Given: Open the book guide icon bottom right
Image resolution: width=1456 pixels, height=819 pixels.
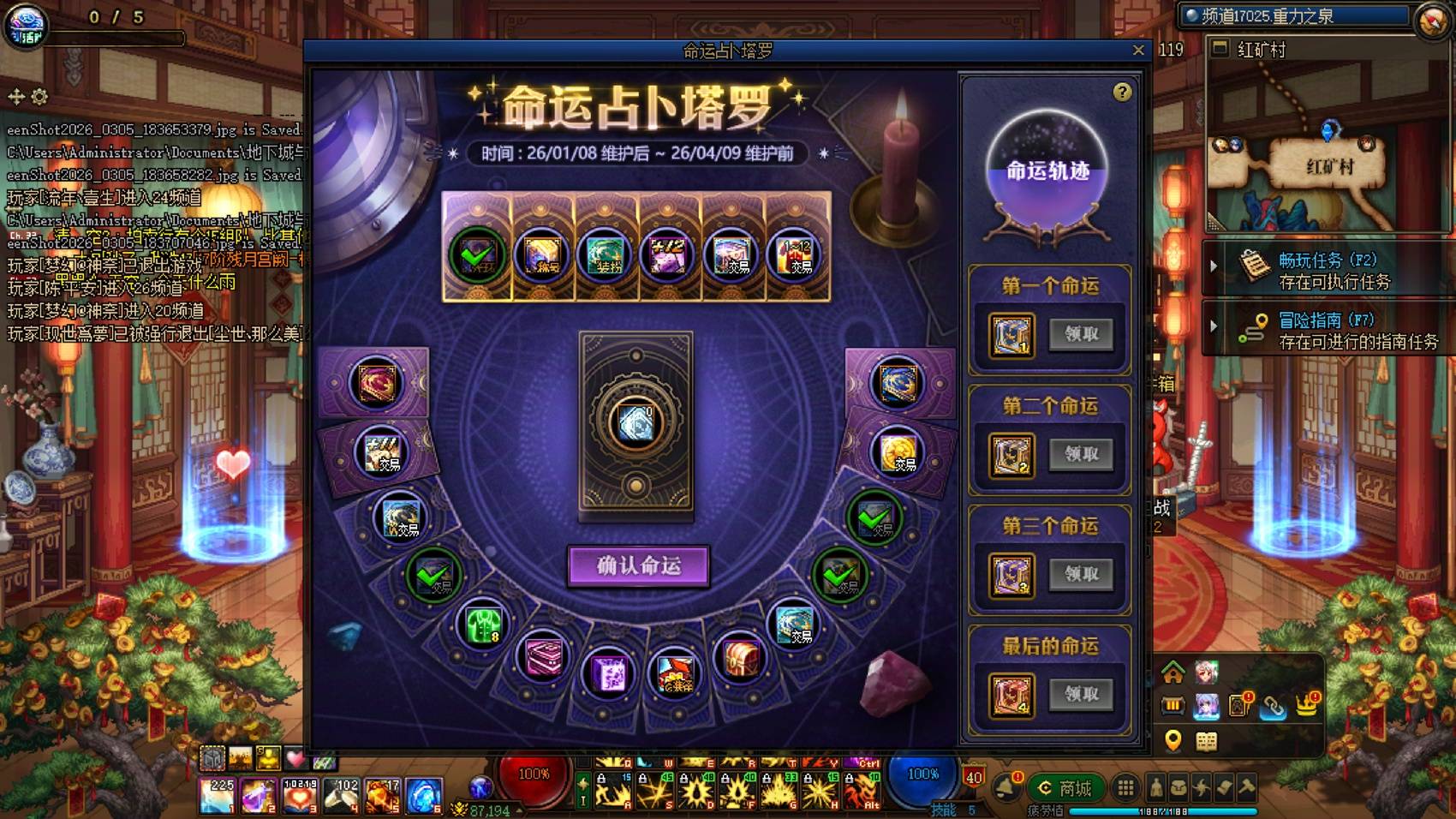Looking at the screenshot, I should coord(1207,742).
